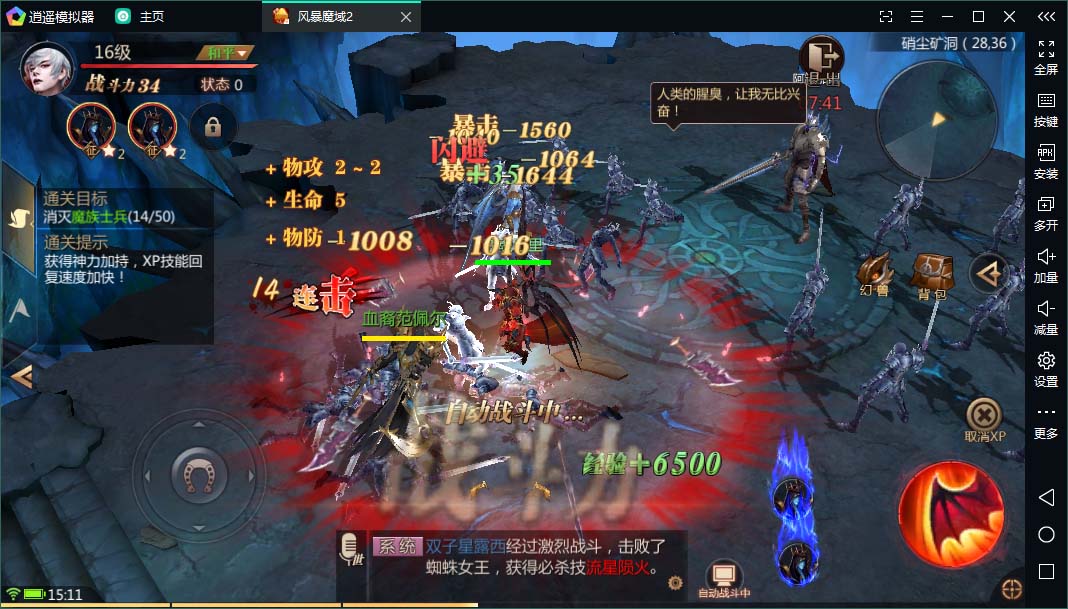Toggle the 和平 combat mode dropdown

tap(228, 53)
